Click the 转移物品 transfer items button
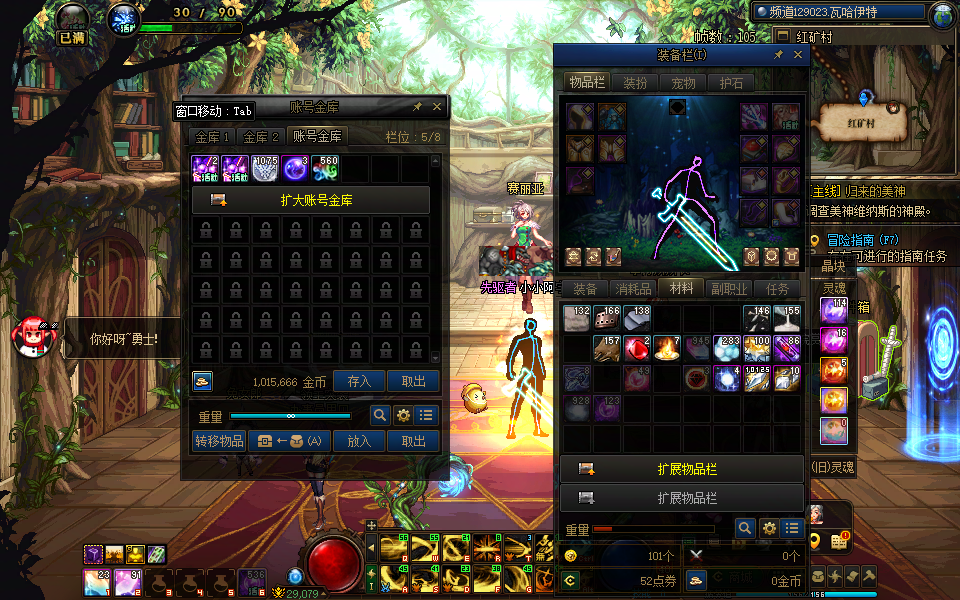This screenshot has height=600, width=960. click(218, 441)
